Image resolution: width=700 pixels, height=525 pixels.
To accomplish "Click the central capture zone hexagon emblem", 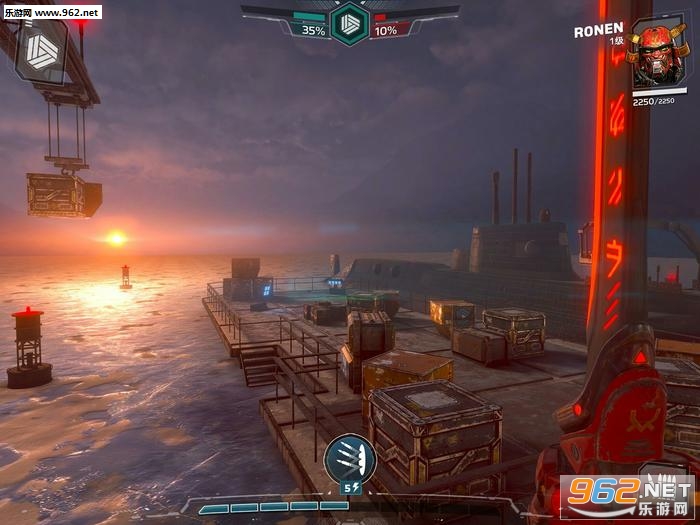I will point(349,23).
